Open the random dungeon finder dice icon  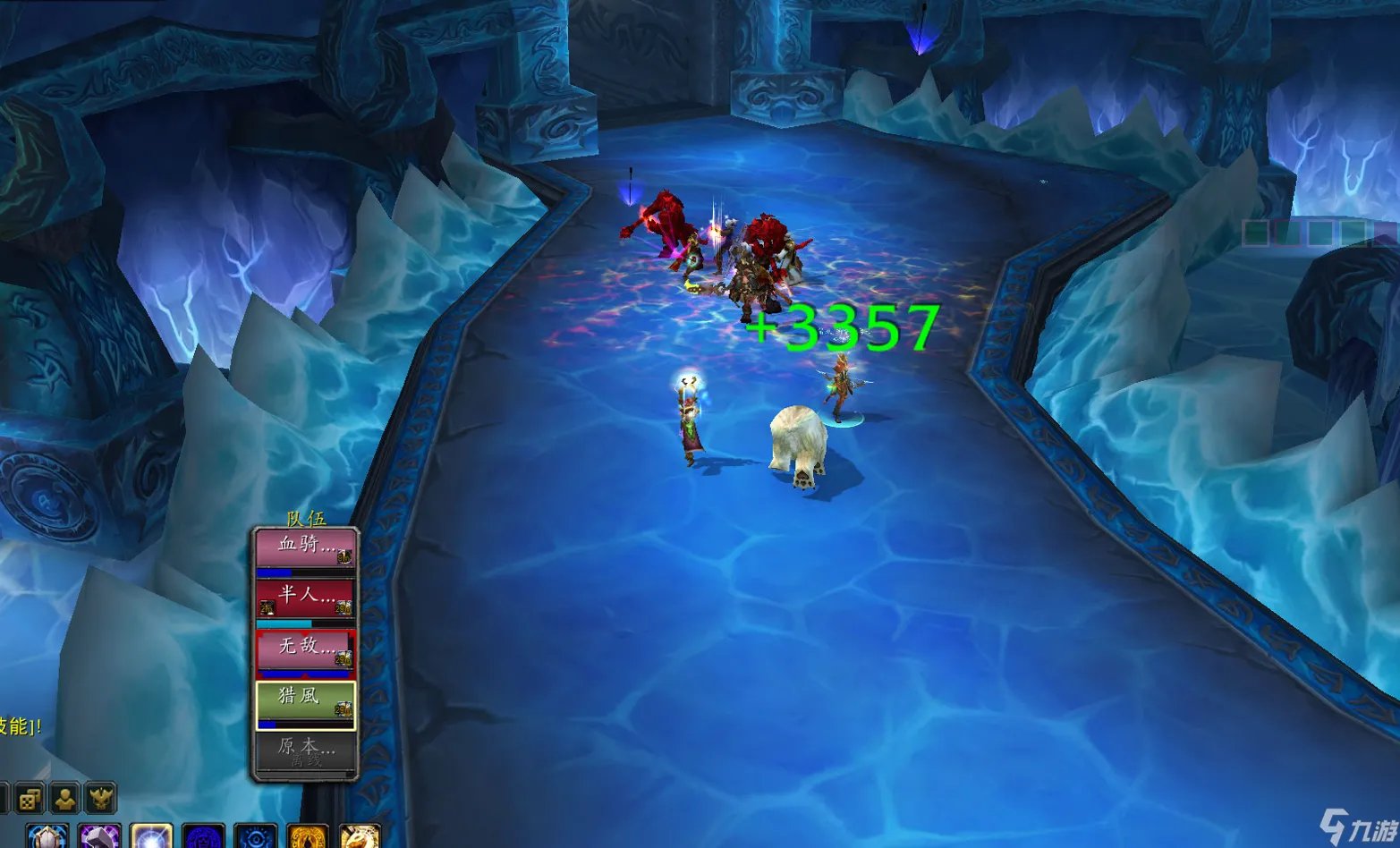[27, 801]
